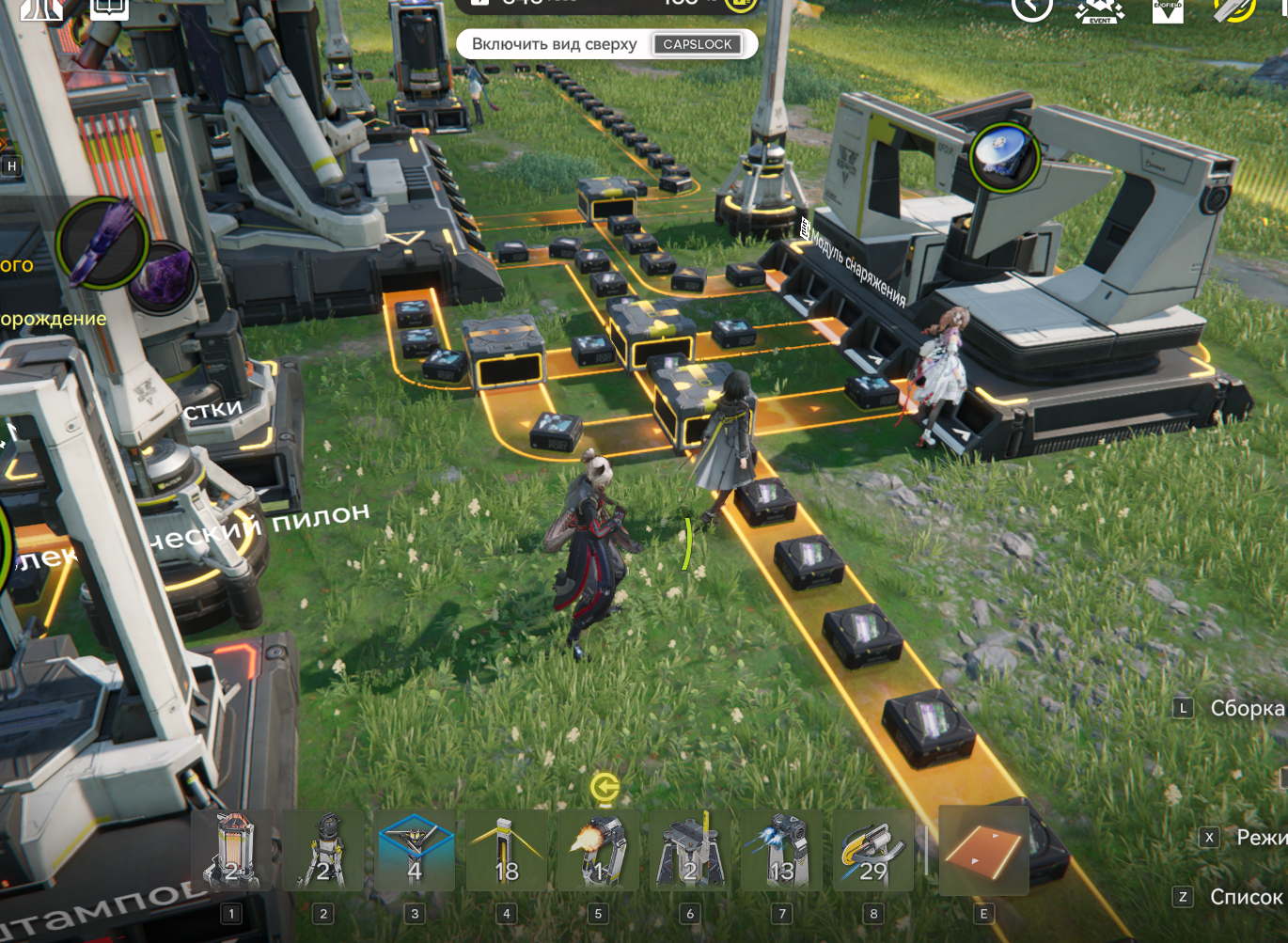The image size is (1288, 943).
Task: Choose the firing gun turret slot
Action: pos(598,850)
